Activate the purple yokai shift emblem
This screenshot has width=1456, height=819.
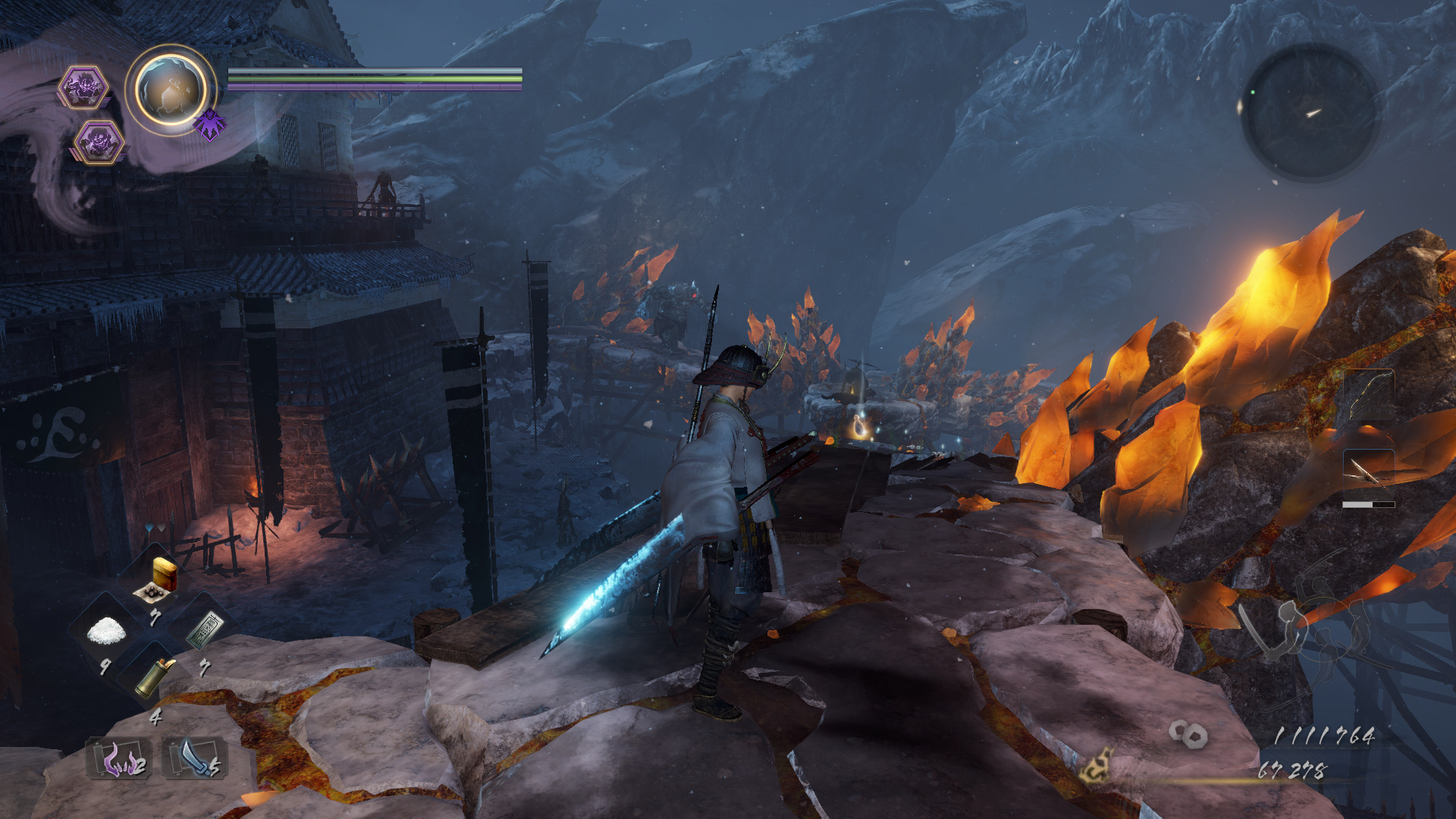pyautogui.click(x=210, y=124)
